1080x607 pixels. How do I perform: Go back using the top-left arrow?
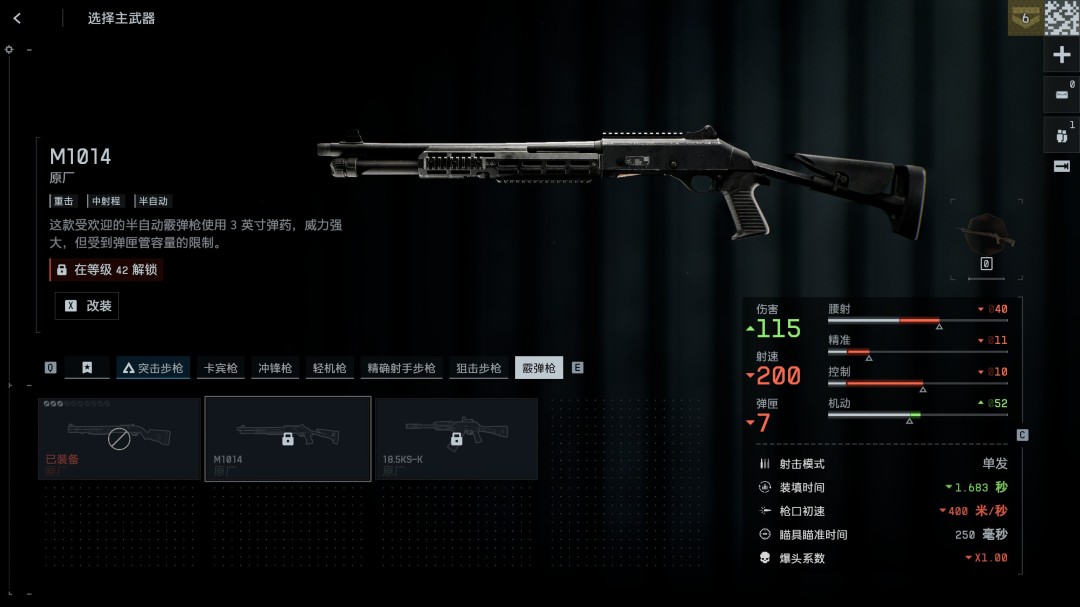[18, 18]
